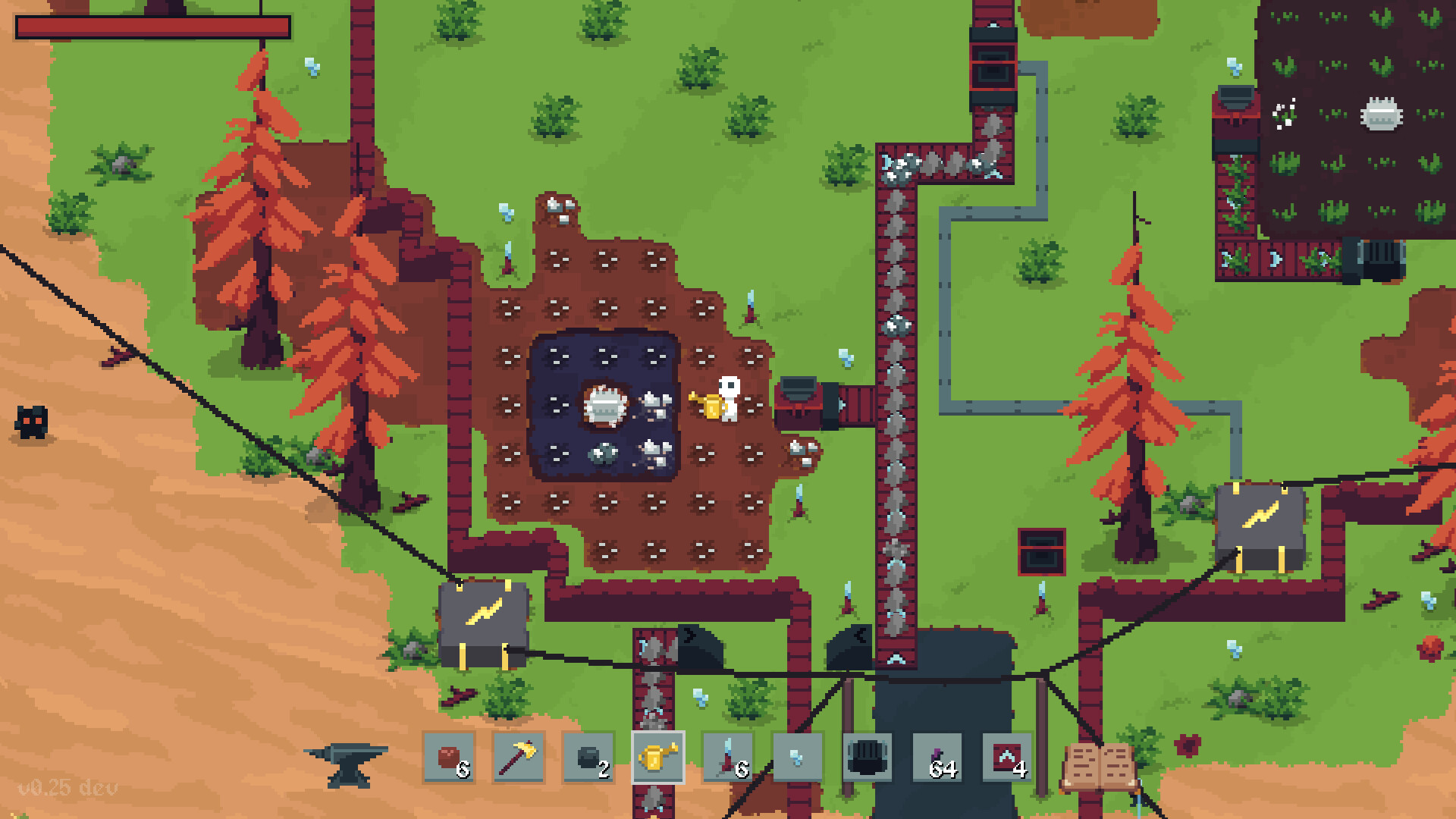Click the miner at the top of the conveyor

coord(993,68)
